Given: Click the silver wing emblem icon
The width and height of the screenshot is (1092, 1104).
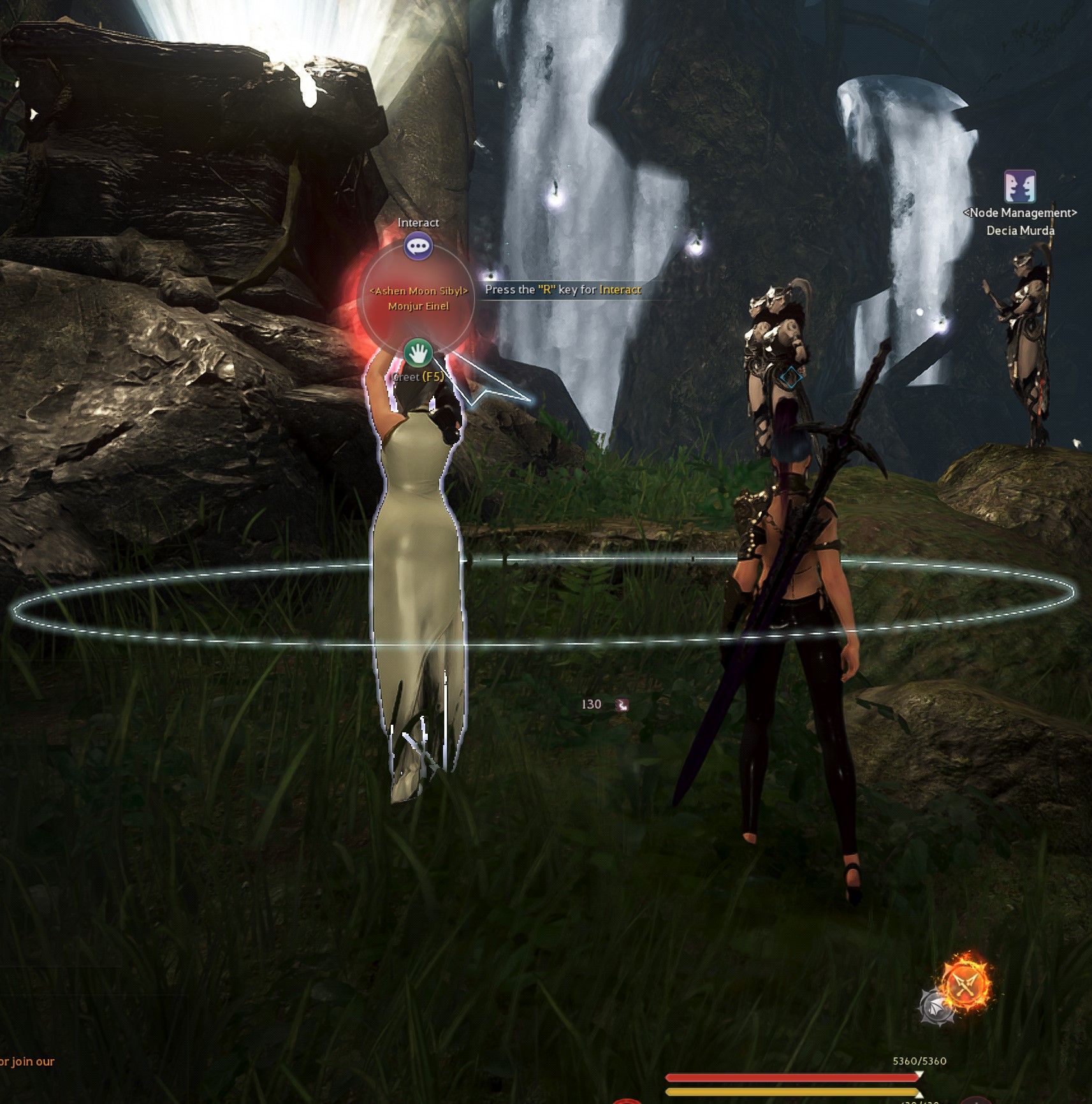Looking at the screenshot, I should [x=936, y=1007].
